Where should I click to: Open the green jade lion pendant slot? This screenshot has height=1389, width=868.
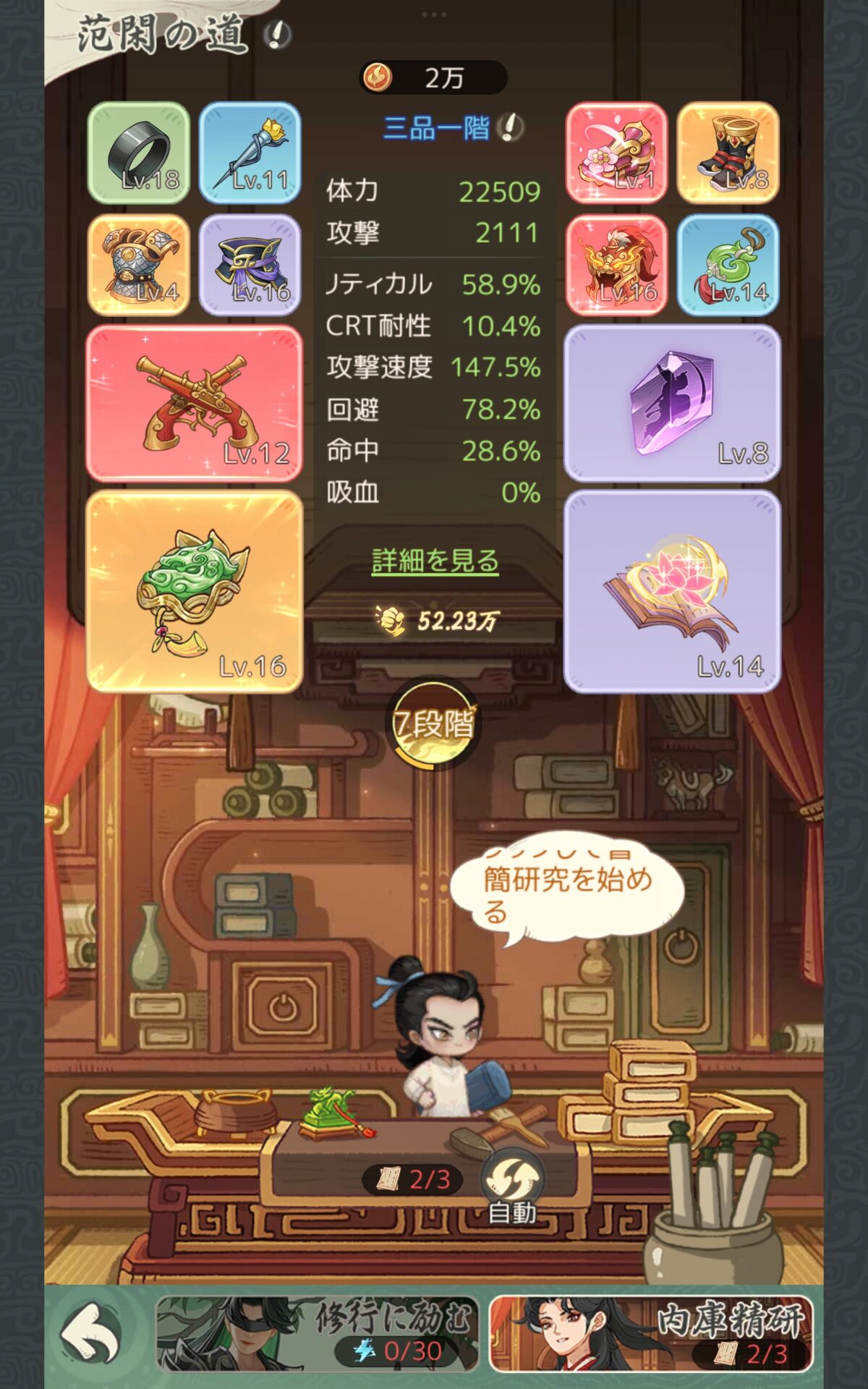pyautogui.click(x=194, y=591)
